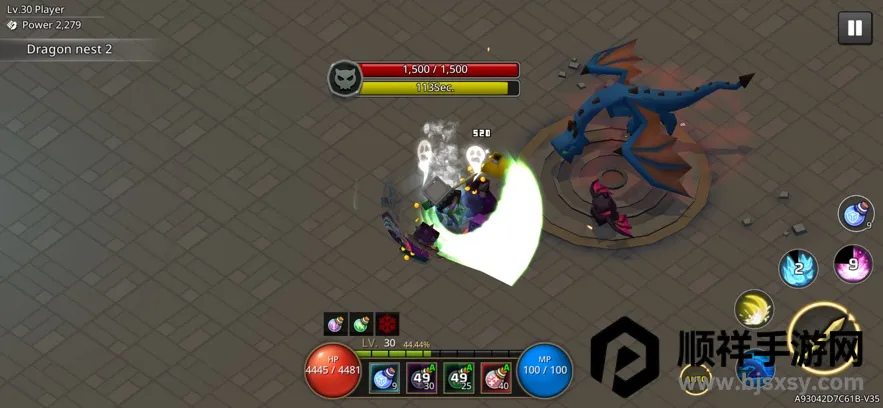The width and height of the screenshot is (883, 408).
Task: Select the purple potion hotbar slot
Action: 421,377
